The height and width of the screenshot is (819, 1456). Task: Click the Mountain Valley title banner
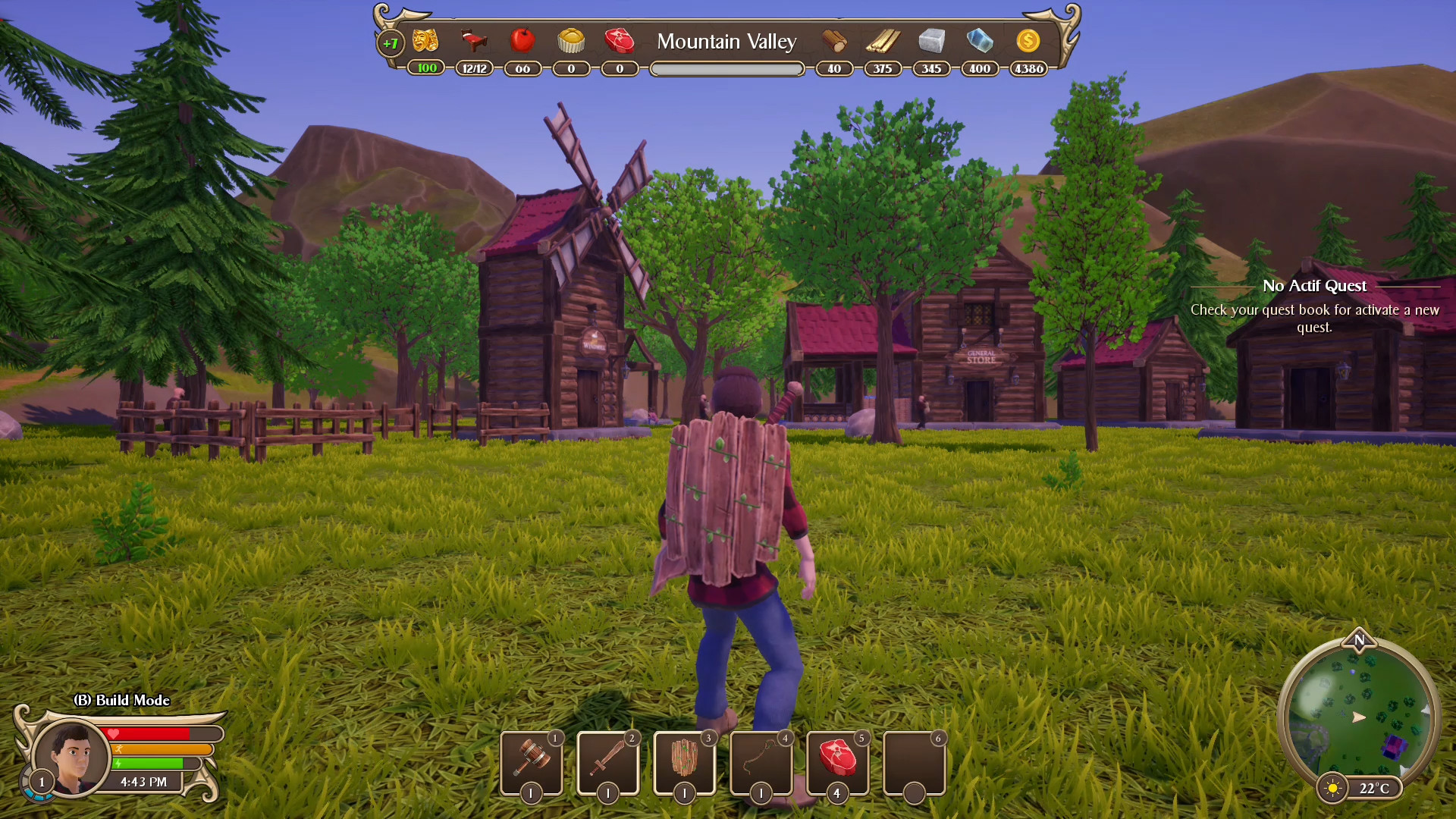(x=726, y=42)
